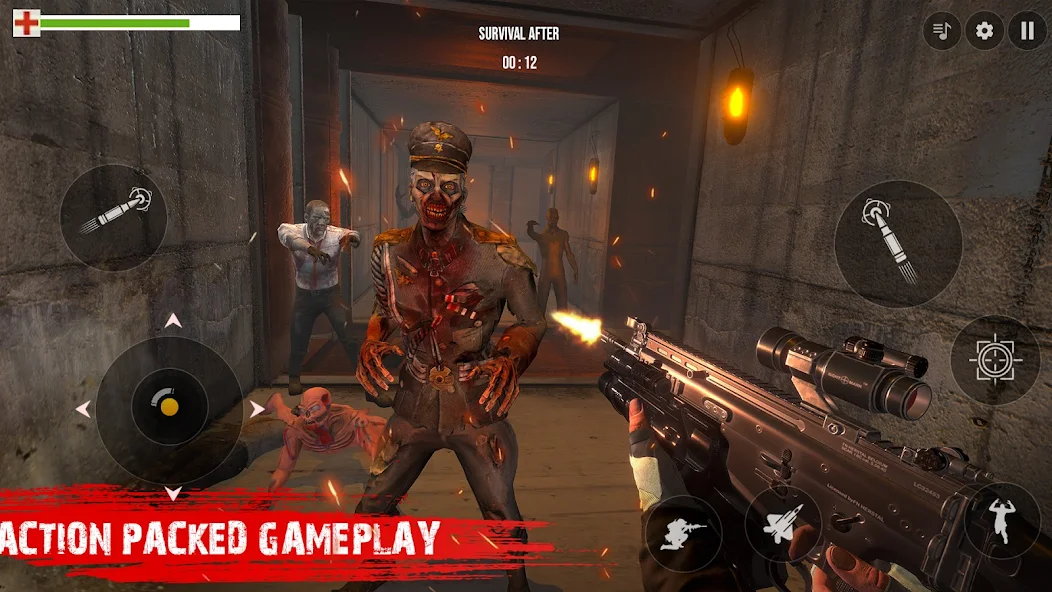Fire using the larger bullet button

[897, 244]
